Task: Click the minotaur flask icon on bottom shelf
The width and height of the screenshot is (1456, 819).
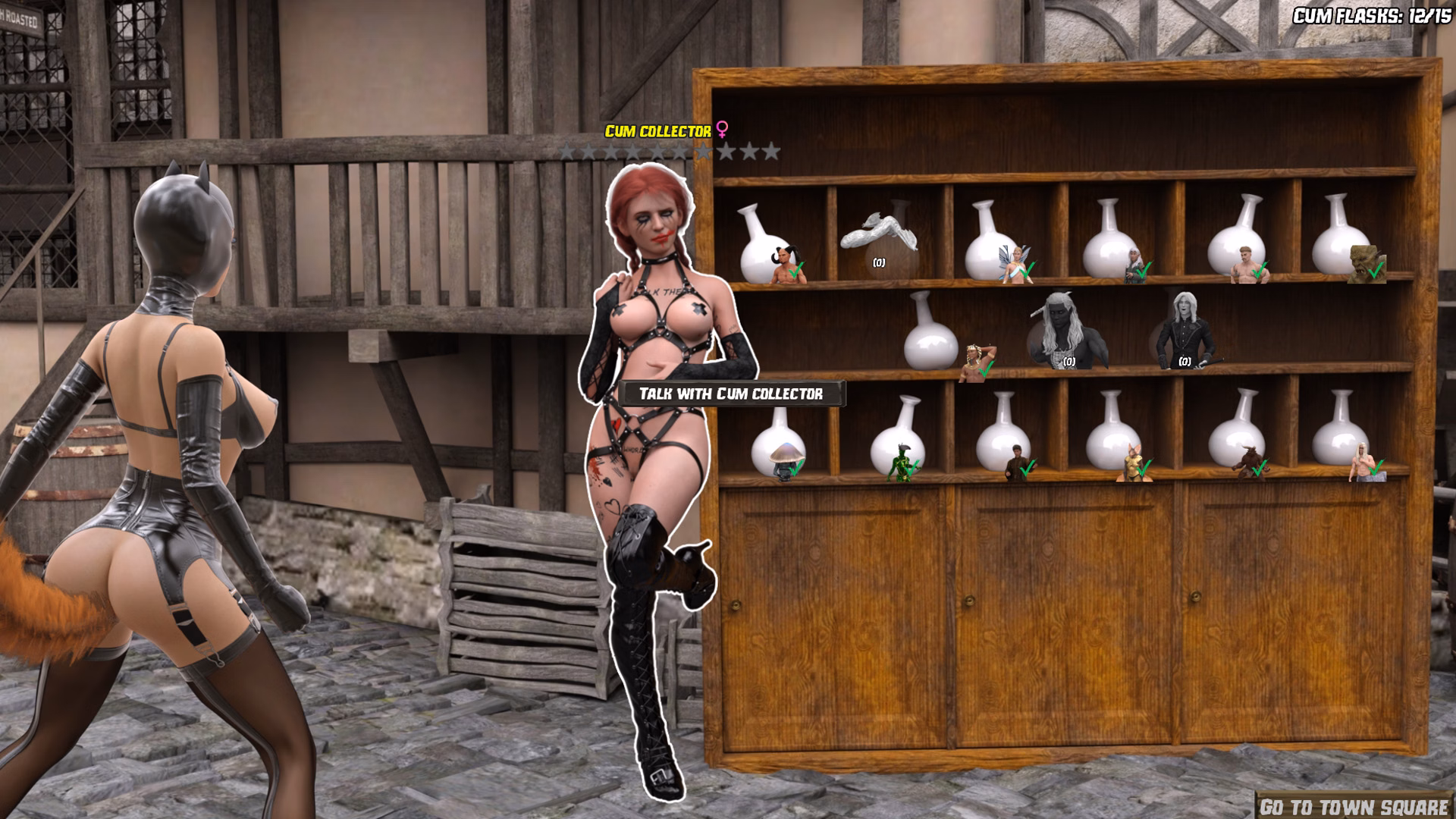Action: (x=1252, y=462)
